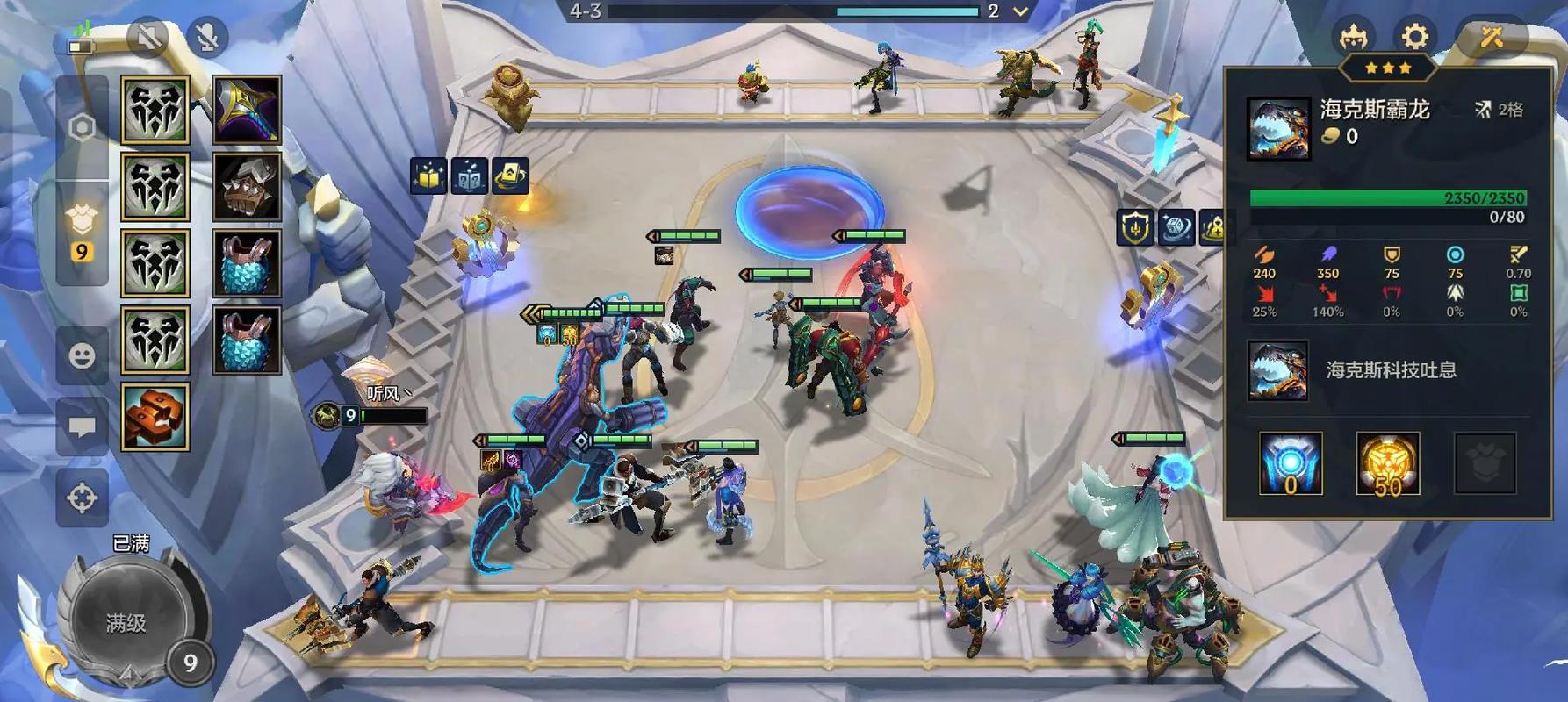Inspect the gift box augment icon
1568x702 pixels.
(428, 176)
